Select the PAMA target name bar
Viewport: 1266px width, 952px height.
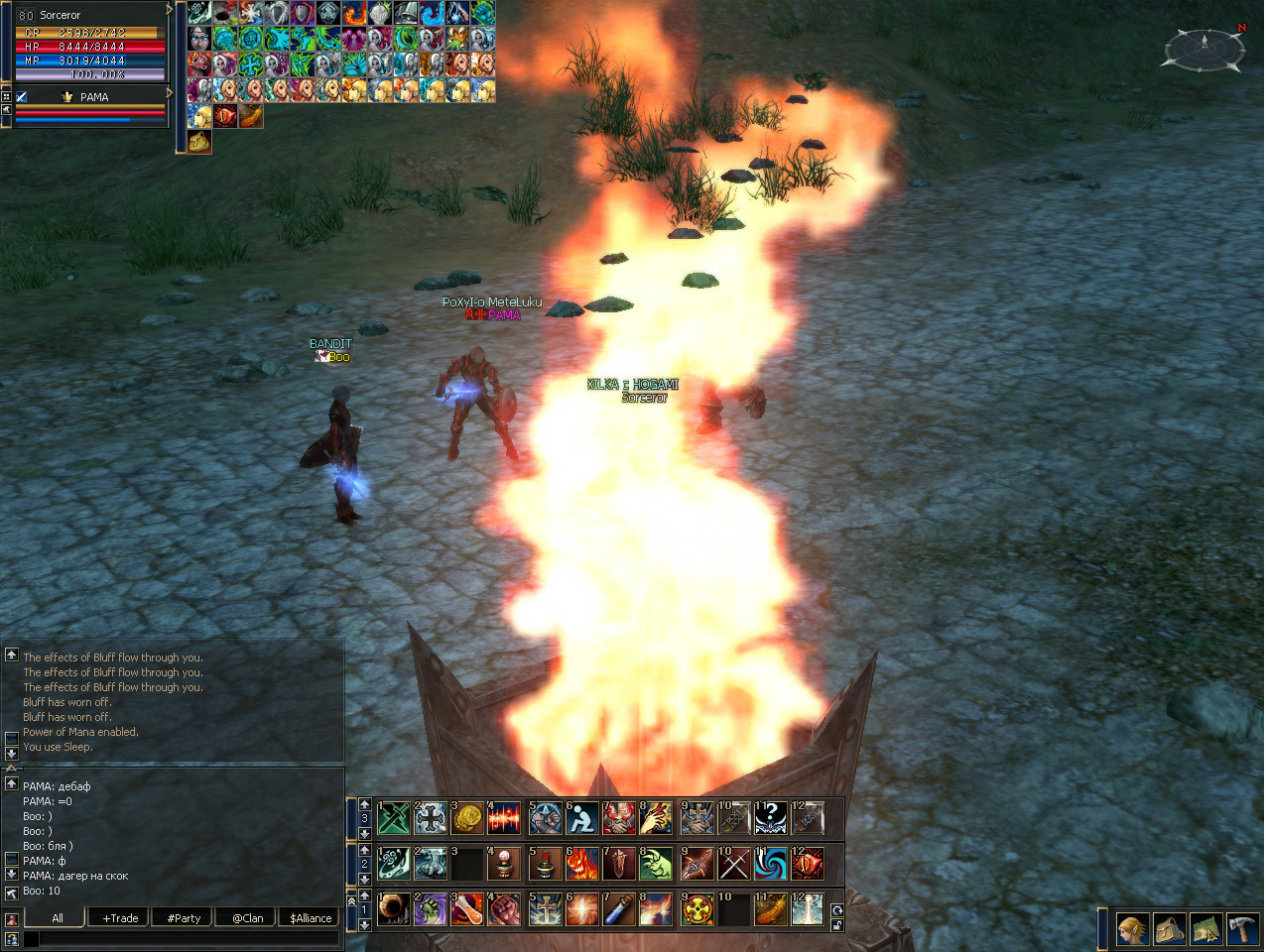(92, 97)
